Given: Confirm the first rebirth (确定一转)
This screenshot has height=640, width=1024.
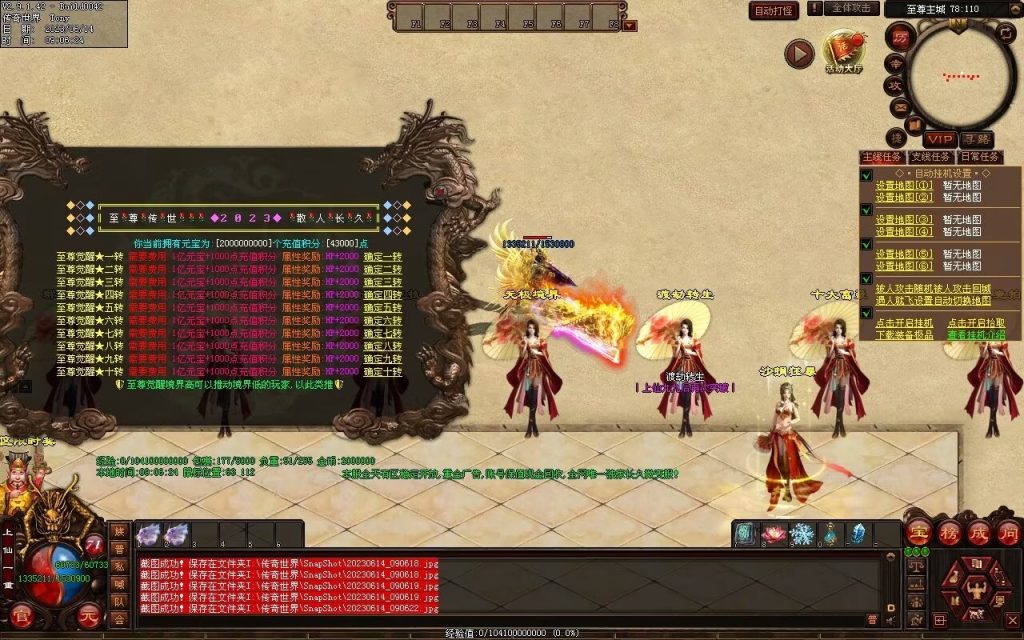Looking at the screenshot, I should [x=382, y=256].
